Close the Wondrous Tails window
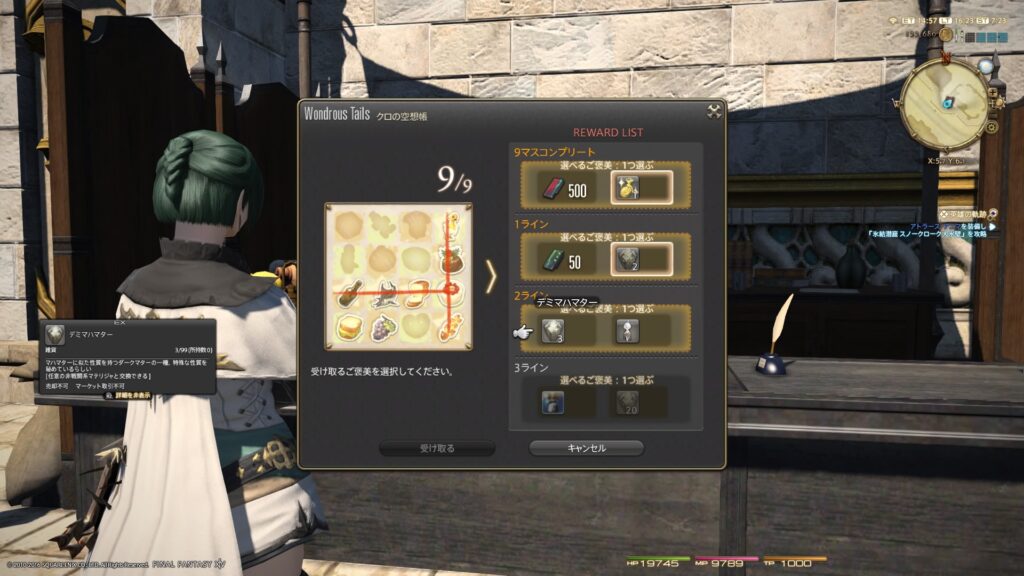Viewport: 1024px width, 576px height. [714, 112]
